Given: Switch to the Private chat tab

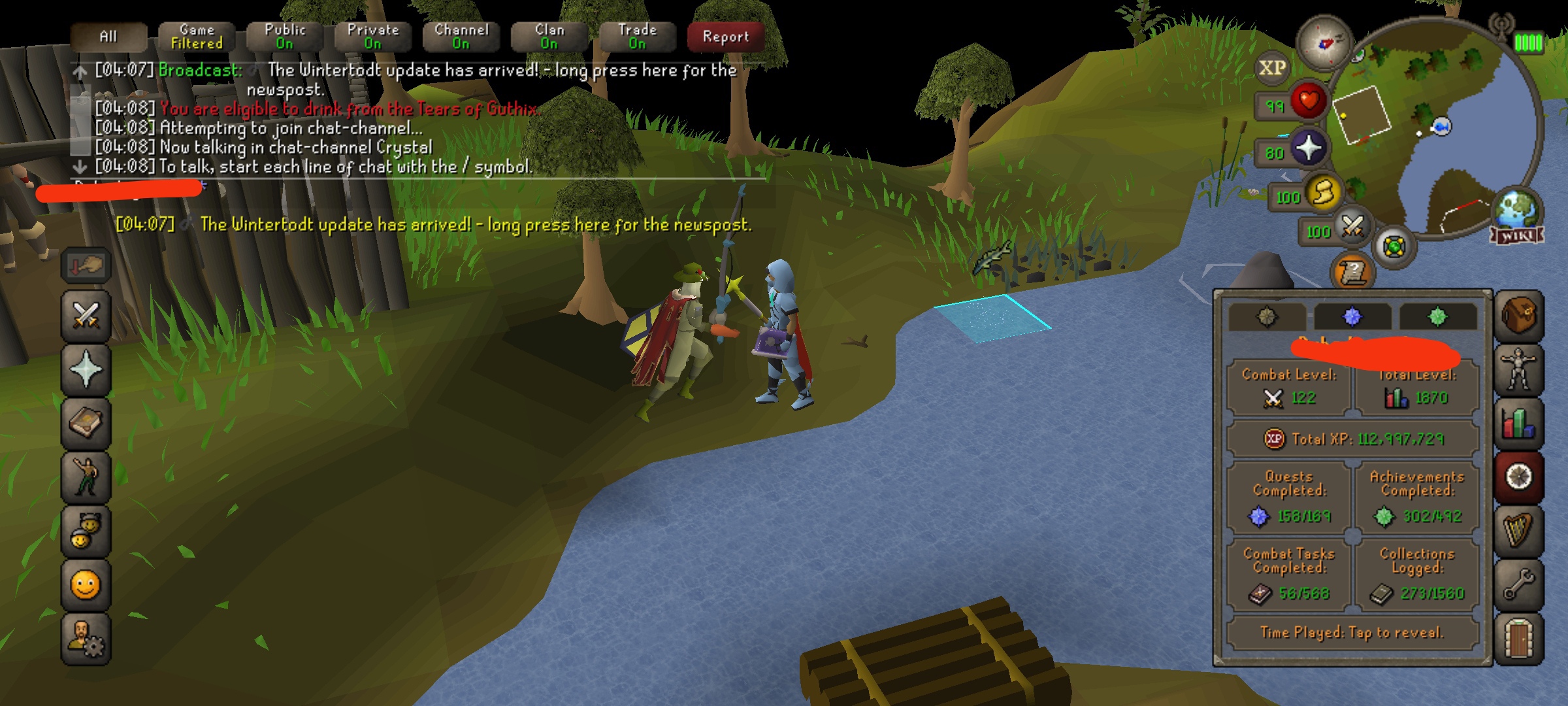Looking at the screenshot, I should pyautogui.click(x=373, y=37).
